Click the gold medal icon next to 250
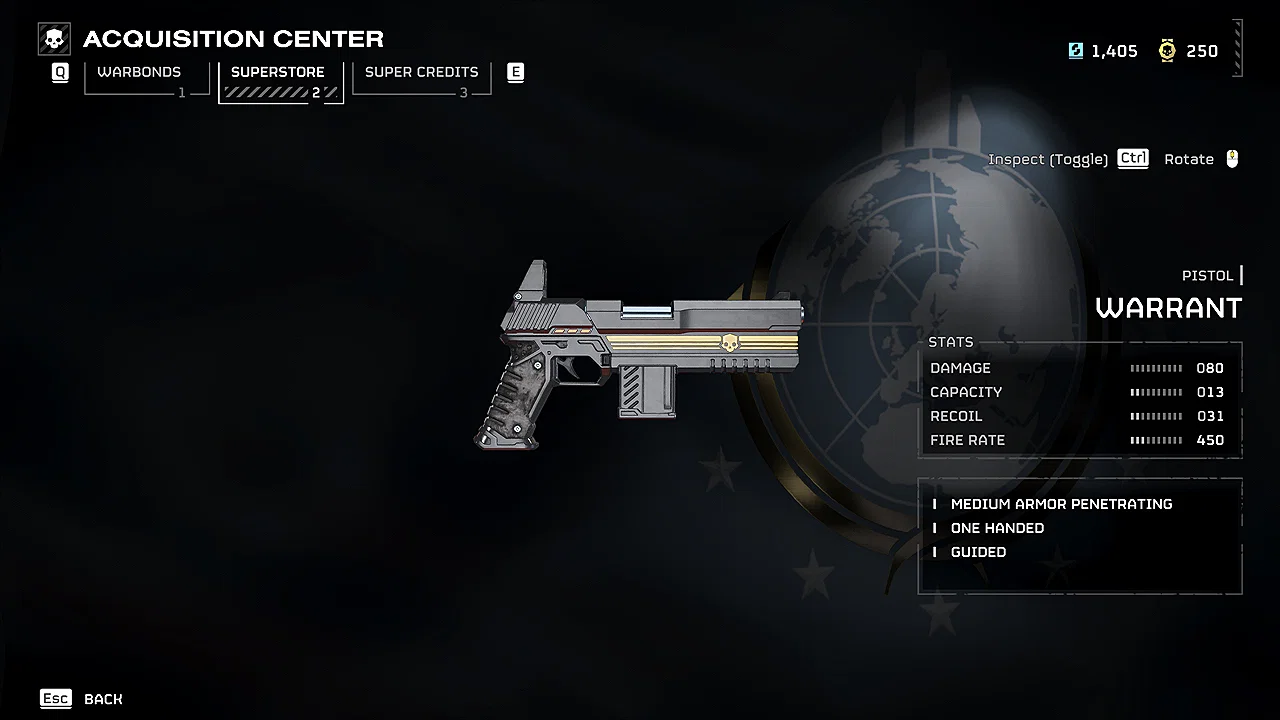Viewport: 1280px width, 720px height. point(1166,50)
